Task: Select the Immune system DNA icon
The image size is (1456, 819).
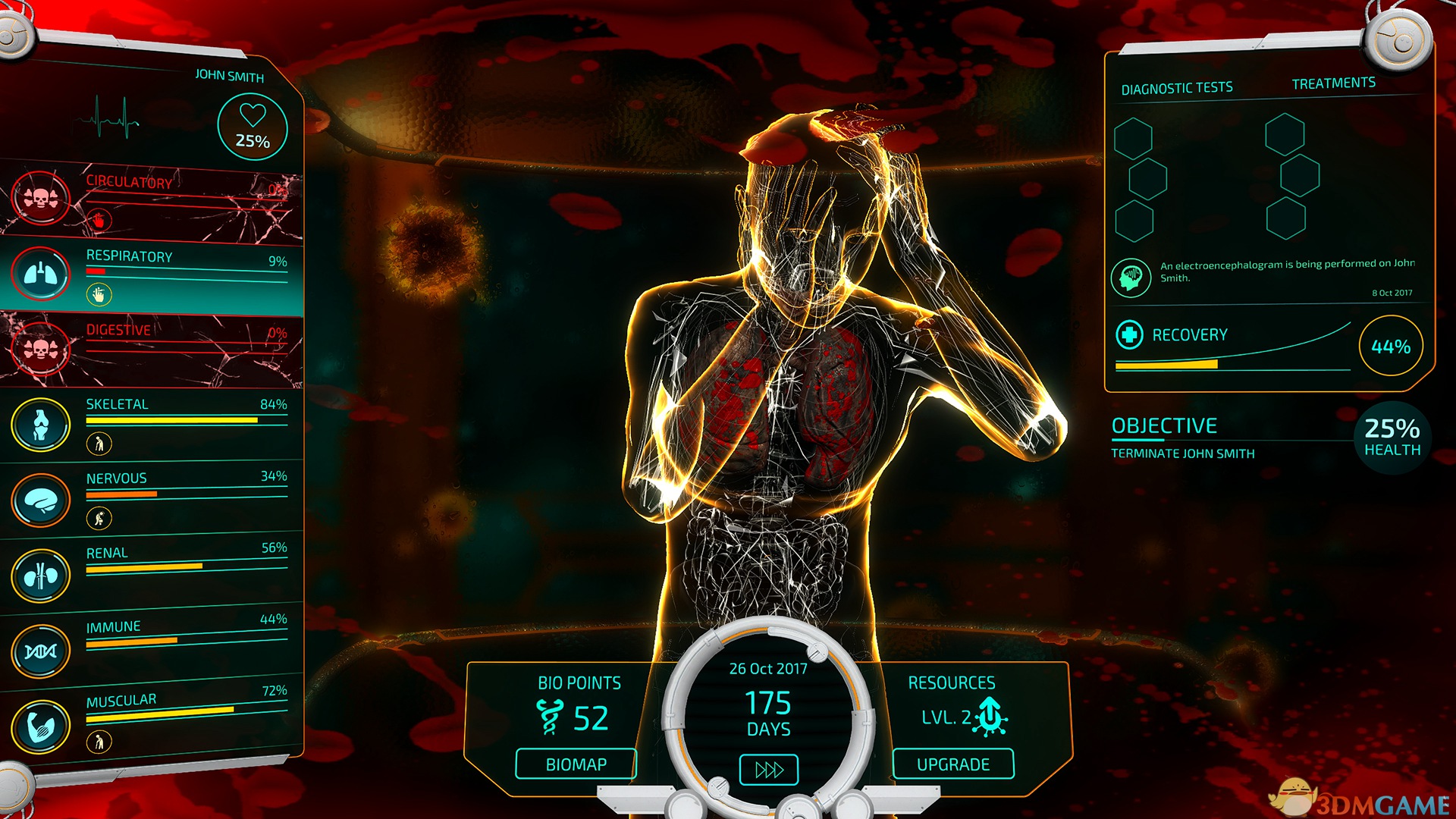Action: point(41,651)
